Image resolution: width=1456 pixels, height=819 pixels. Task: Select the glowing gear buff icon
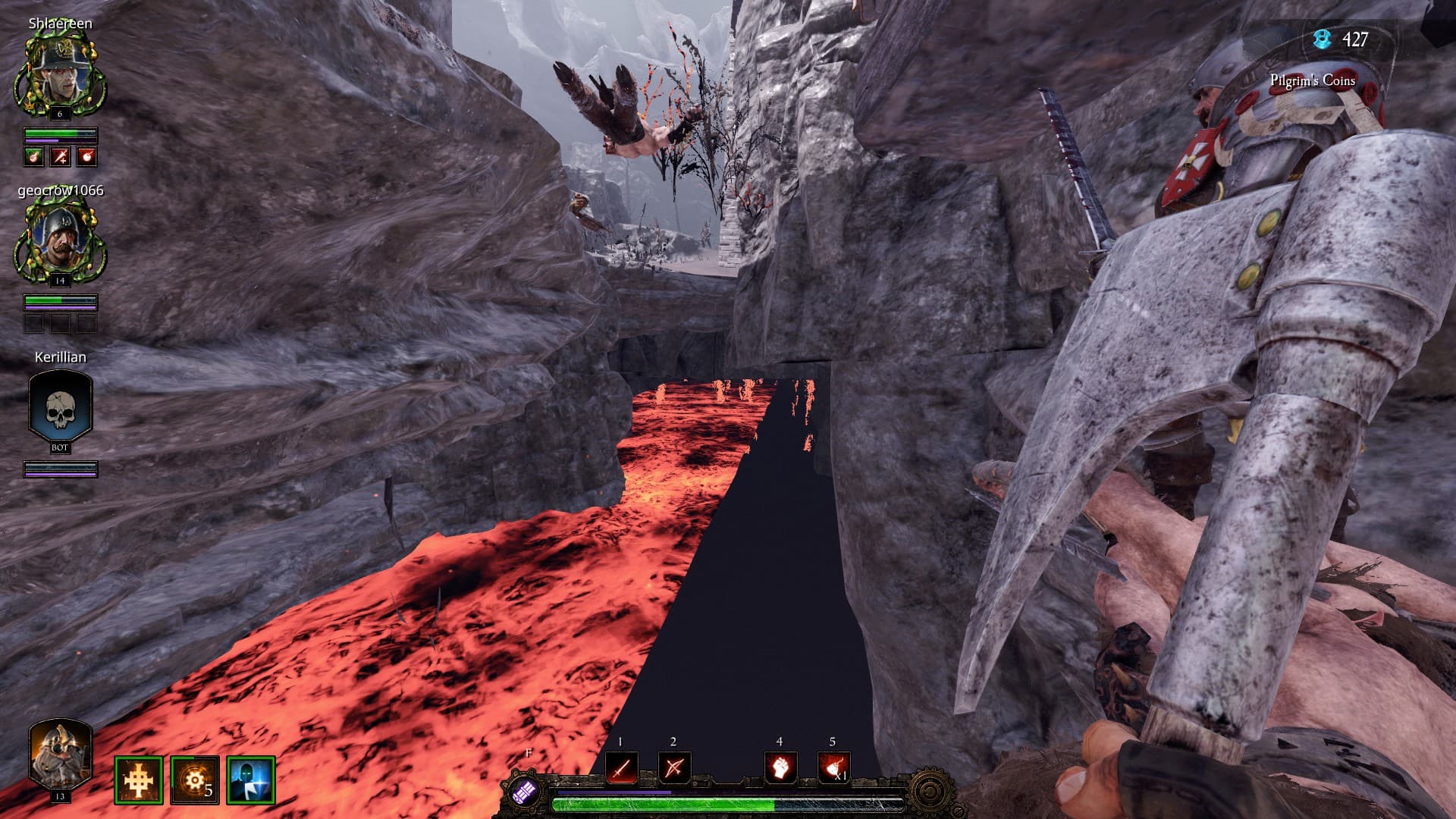point(195,780)
